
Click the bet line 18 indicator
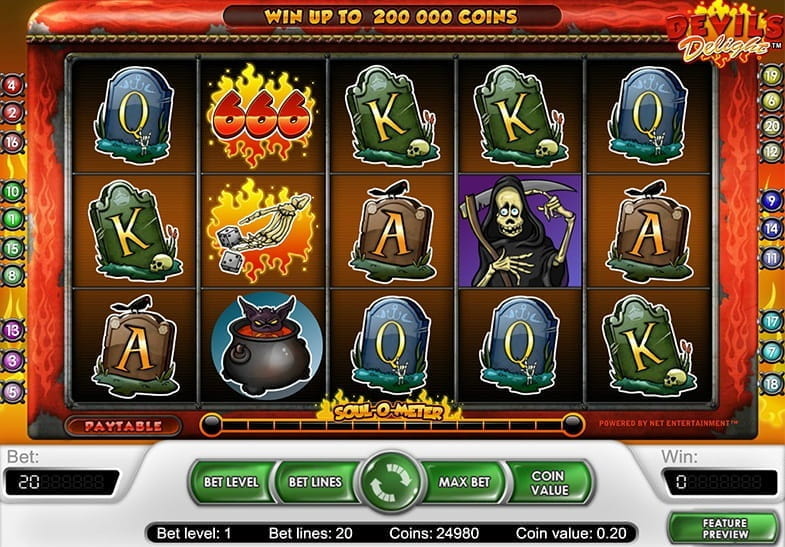tap(771, 383)
